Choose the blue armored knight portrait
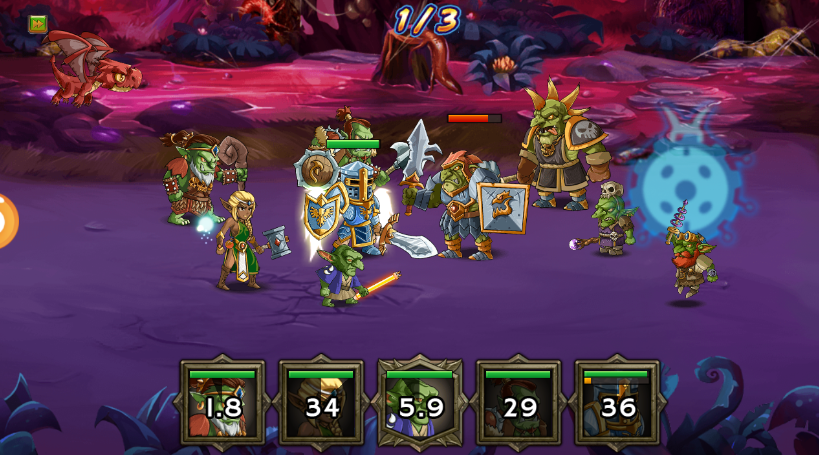Screen dimensions: 819x455 617,404
